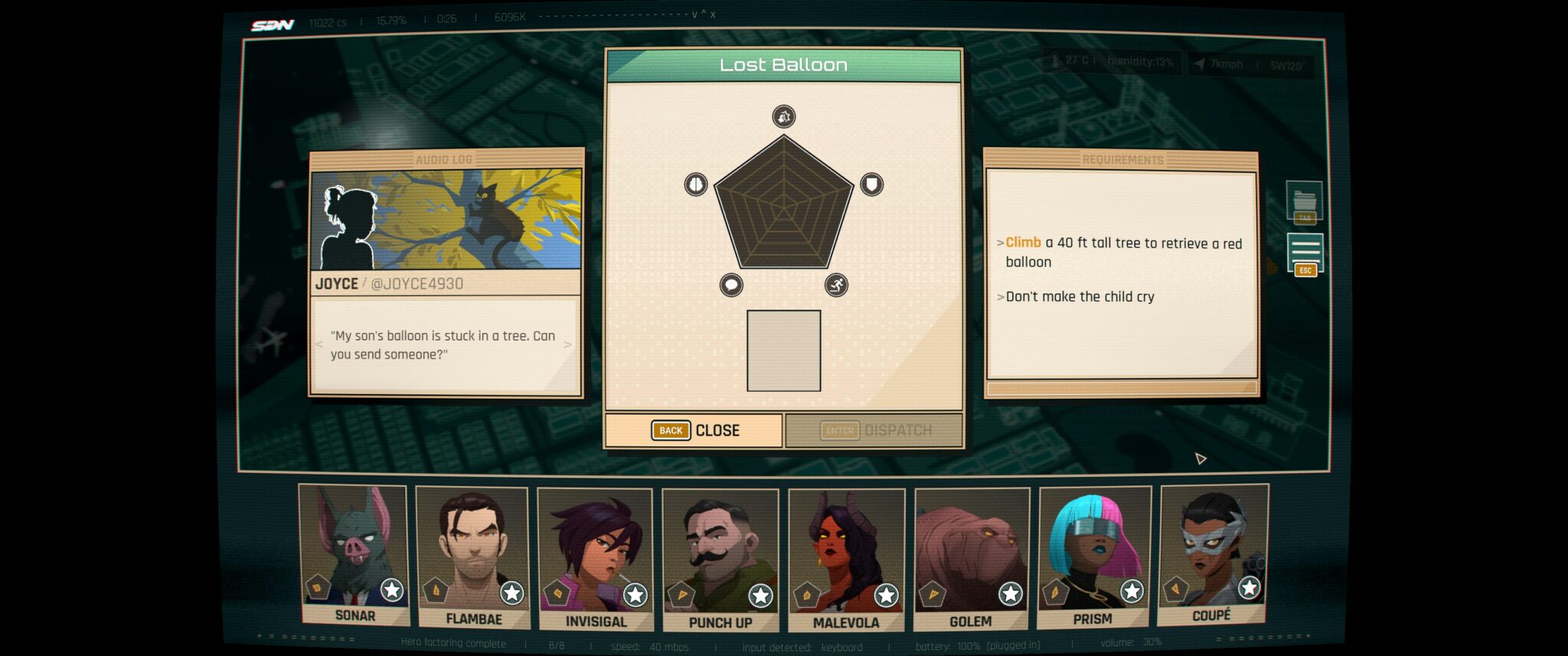Click the top attribute icon on the pentagon
This screenshot has height=656, width=1568.
pos(783,116)
